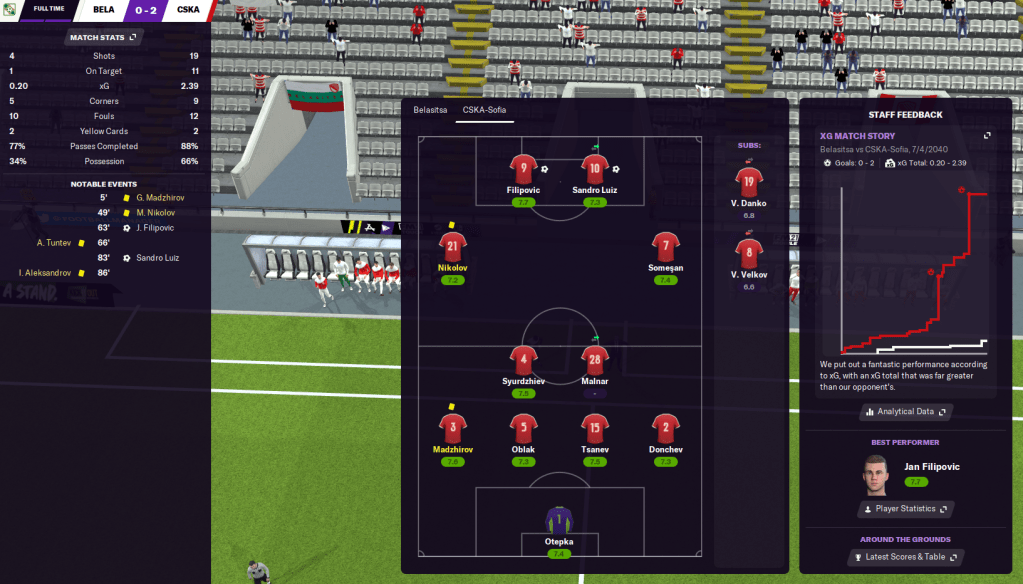Expand the xG Match Story chart
The width and height of the screenshot is (1023, 584).
[x=987, y=136]
